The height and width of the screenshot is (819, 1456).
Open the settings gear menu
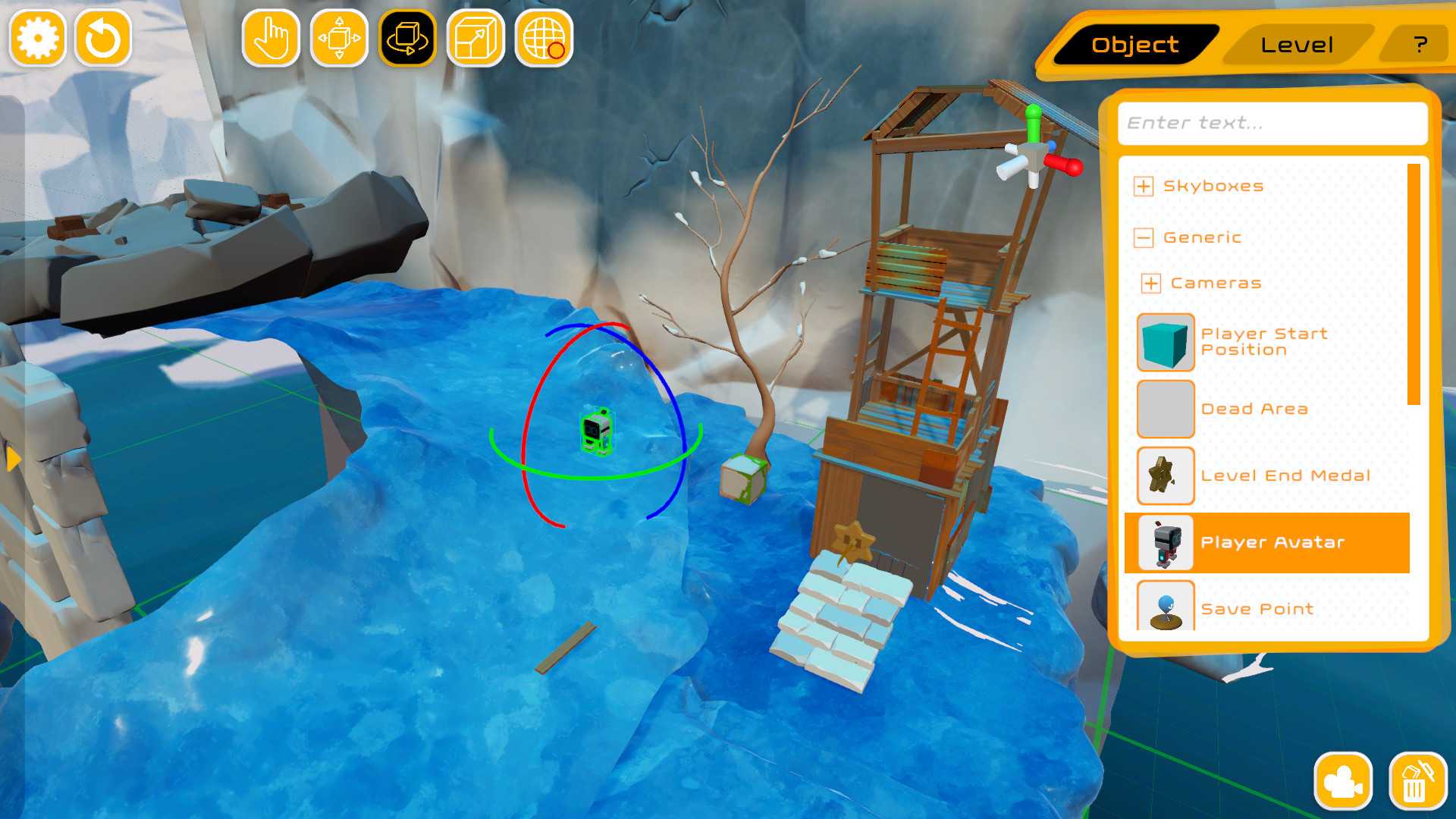click(36, 36)
